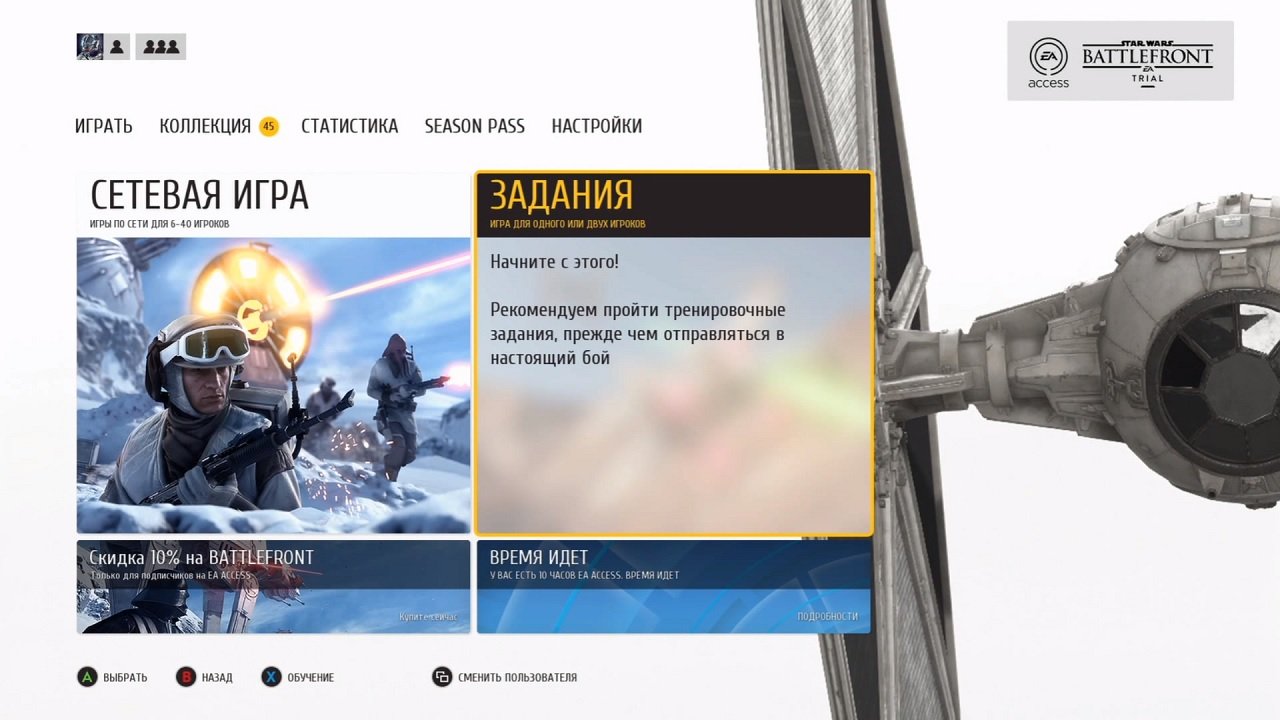
Task: Open the КОЛЛЕКЦИЯ section
Action: coord(205,126)
